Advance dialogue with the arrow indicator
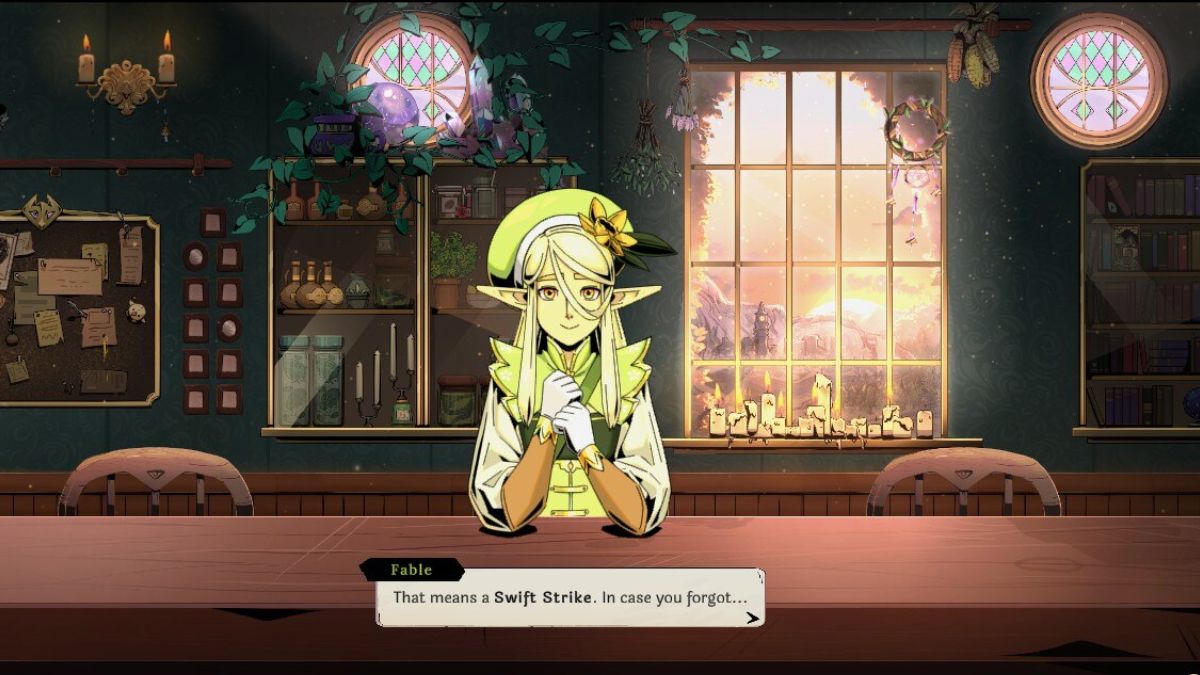 tap(751, 617)
